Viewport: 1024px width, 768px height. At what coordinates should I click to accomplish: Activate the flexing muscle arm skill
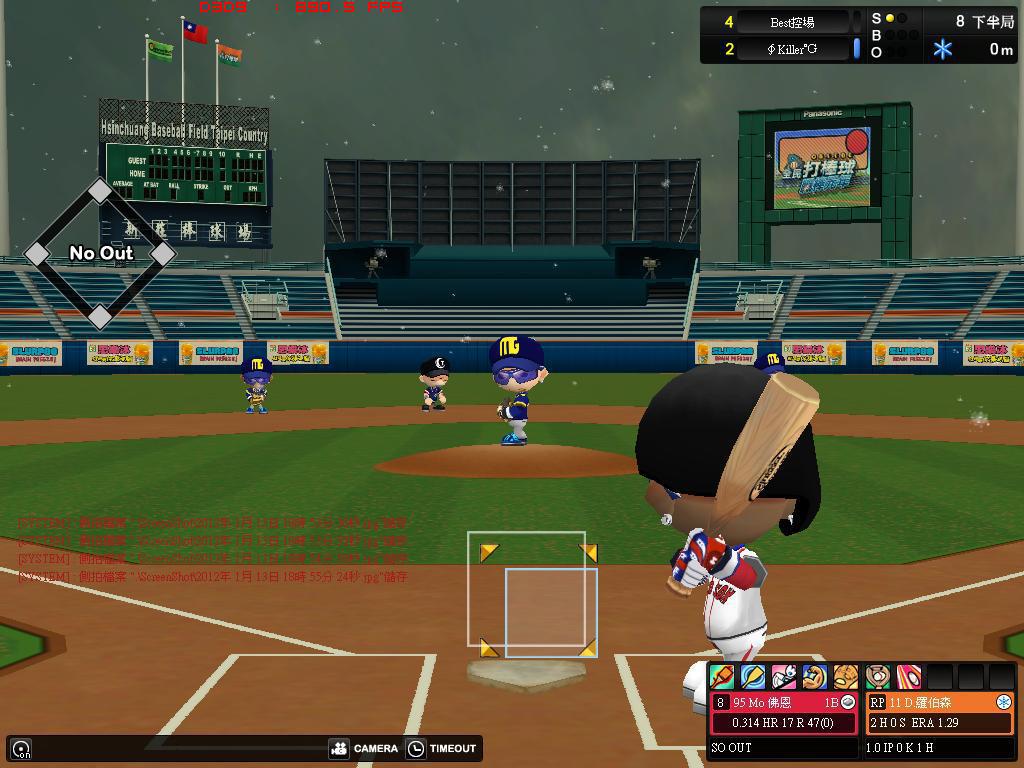(x=815, y=677)
